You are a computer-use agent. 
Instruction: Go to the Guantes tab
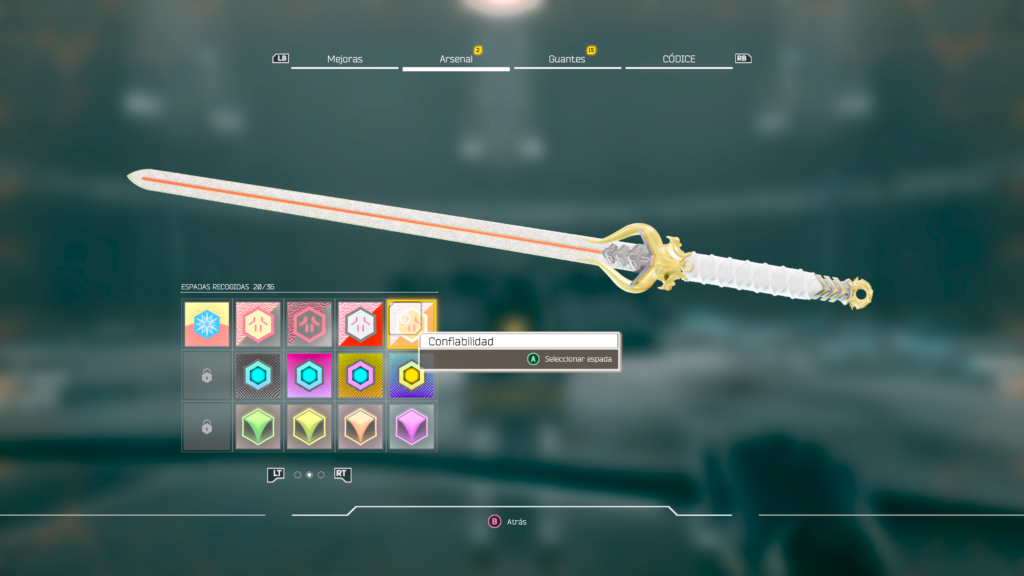(567, 59)
